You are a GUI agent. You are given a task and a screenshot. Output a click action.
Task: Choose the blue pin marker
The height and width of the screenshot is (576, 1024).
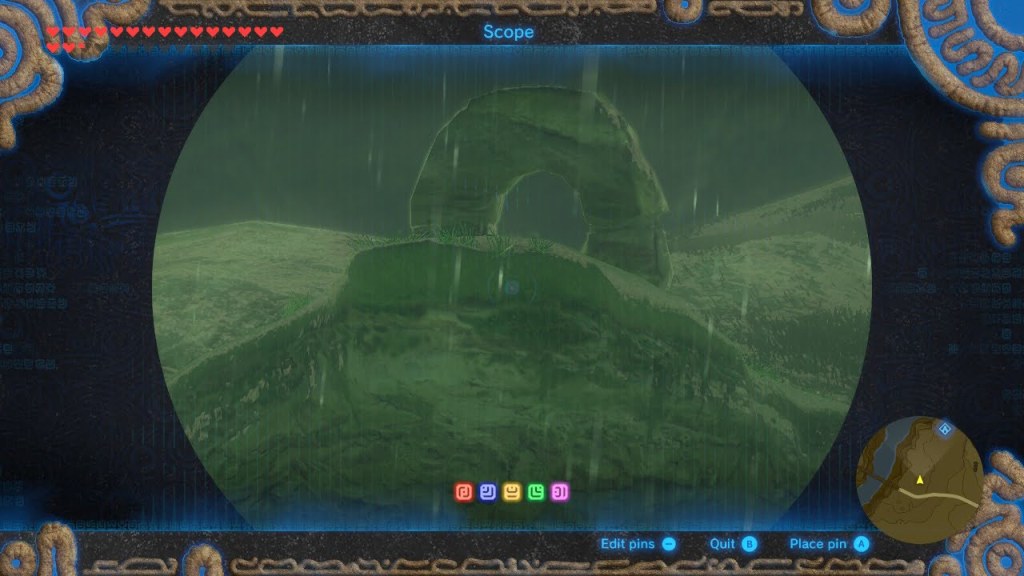(487, 492)
